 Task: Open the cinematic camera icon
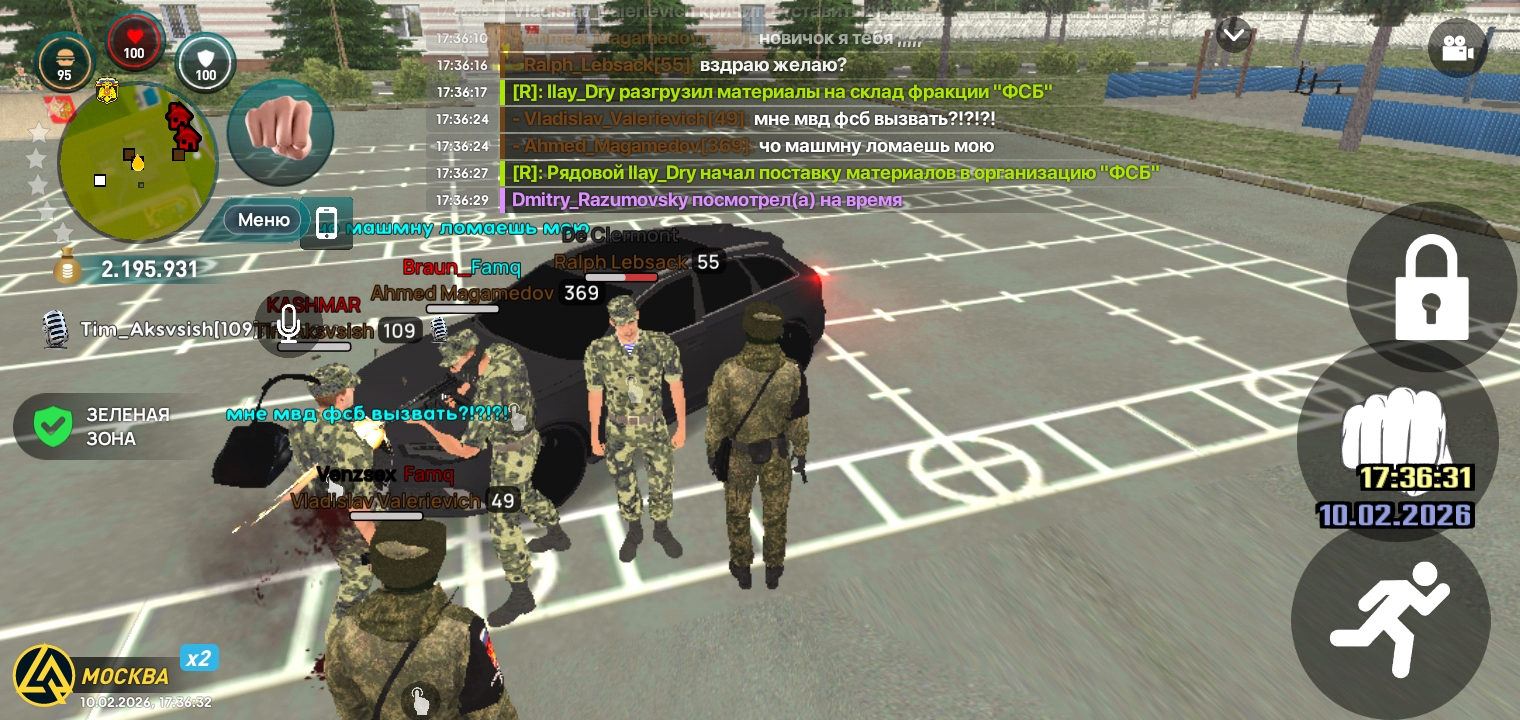(x=1457, y=47)
